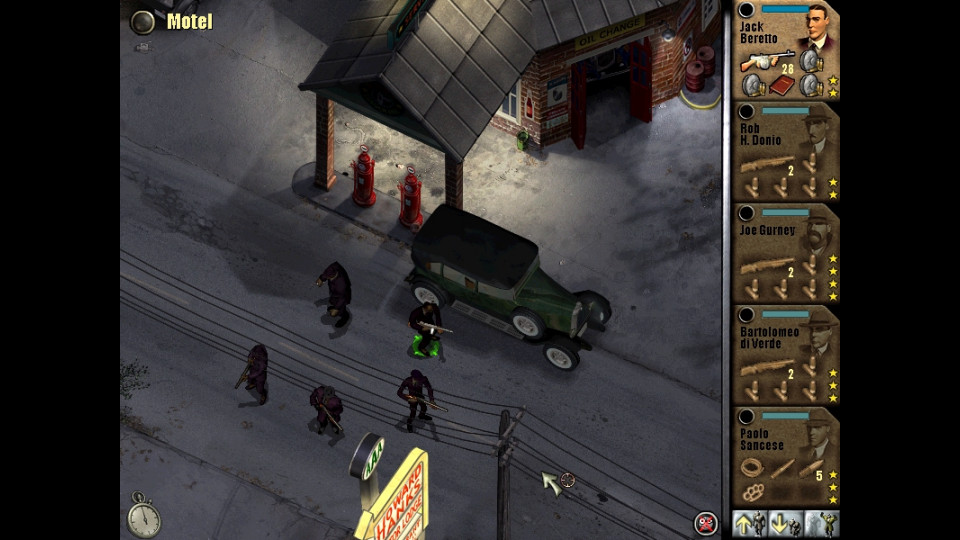This screenshot has height=540, width=960.
Task: Click the round button beside Motel
Action: (144, 21)
